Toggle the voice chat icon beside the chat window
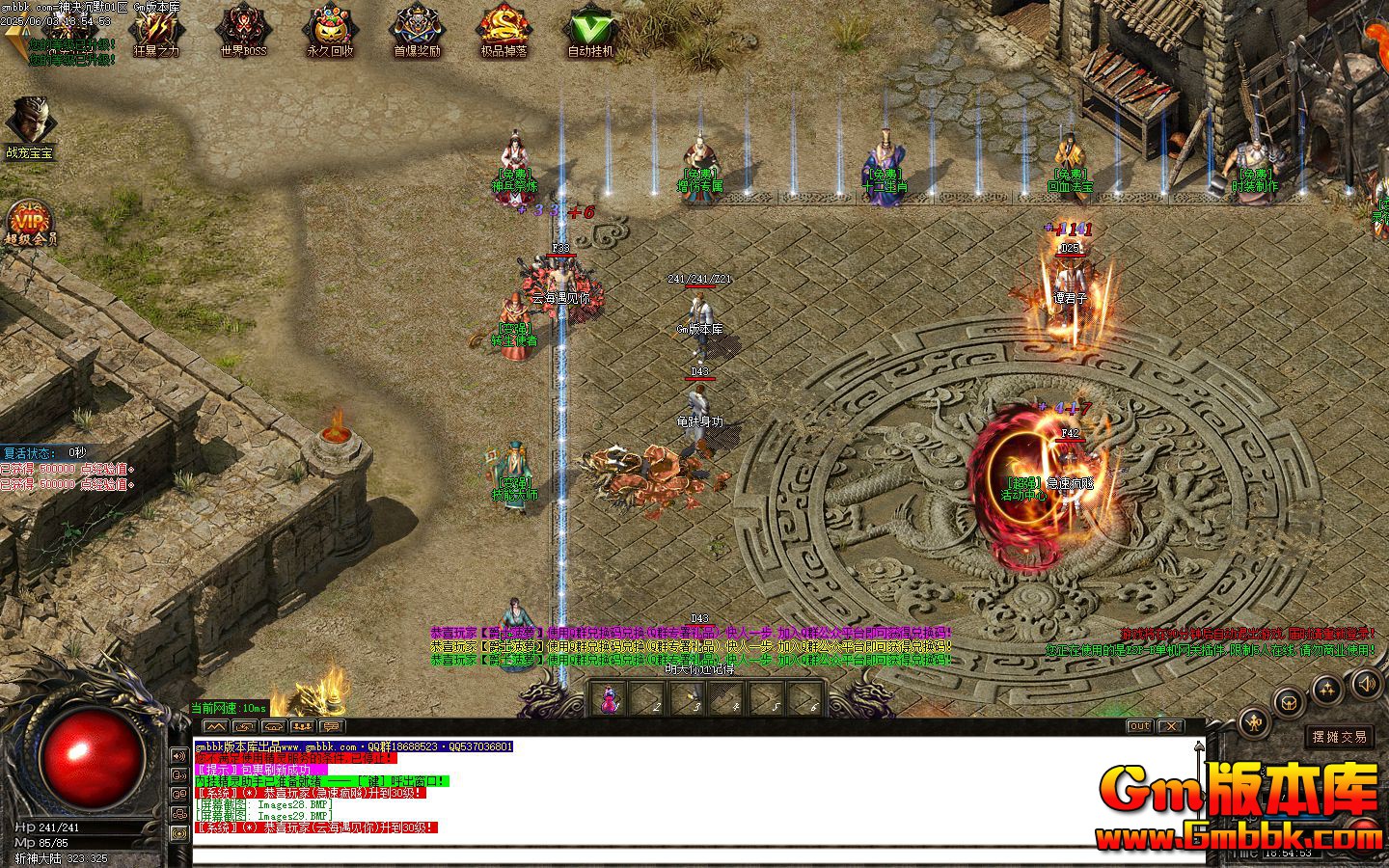The width and height of the screenshot is (1389, 868). pos(178,773)
